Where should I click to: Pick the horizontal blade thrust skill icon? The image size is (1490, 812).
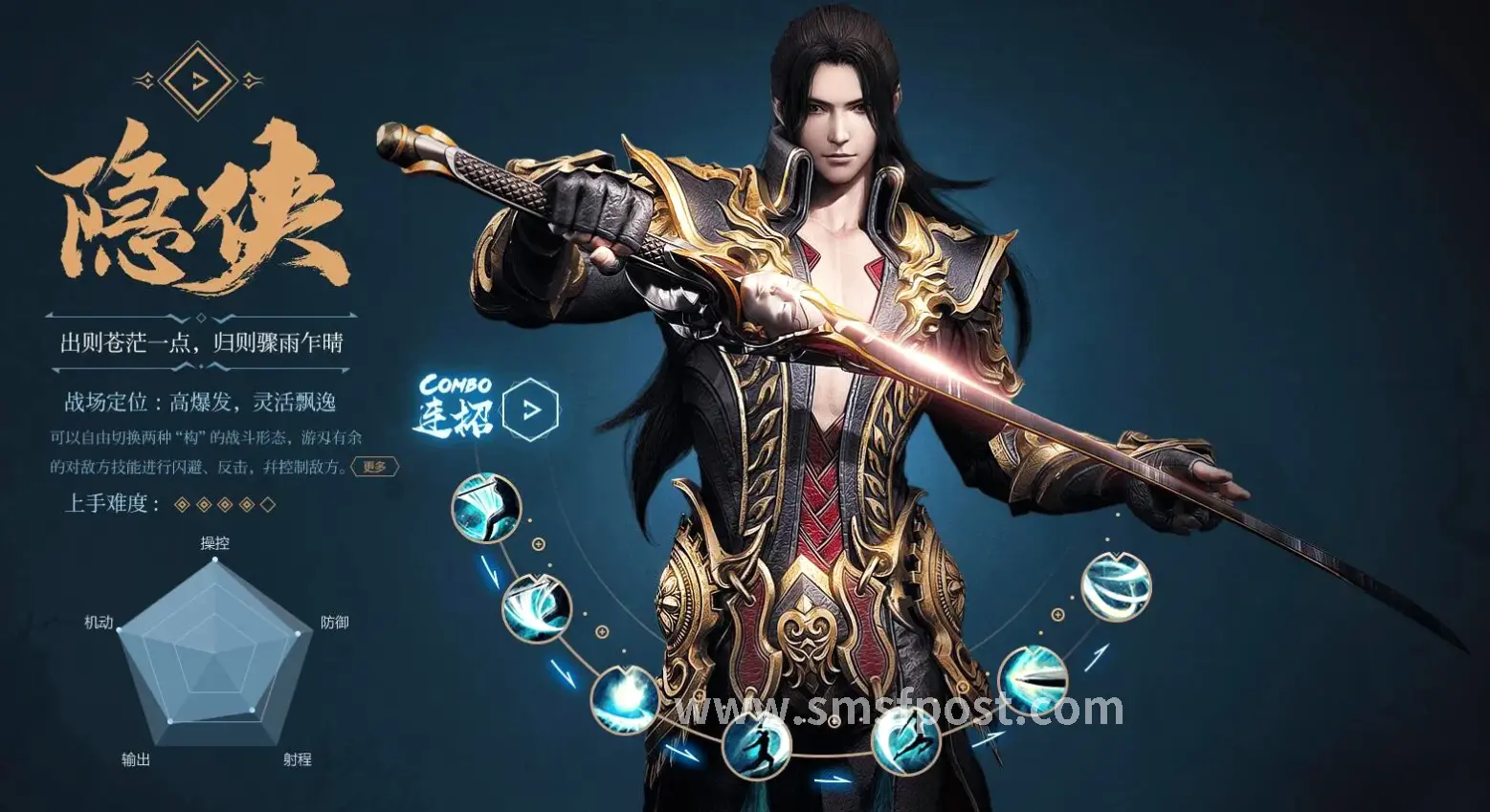point(1033,680)
